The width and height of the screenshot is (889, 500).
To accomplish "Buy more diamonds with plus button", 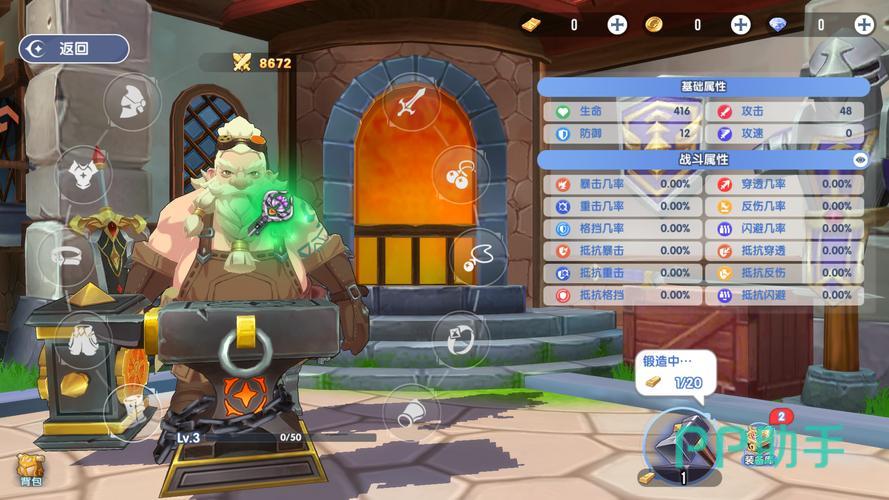I will pos(864,25).
